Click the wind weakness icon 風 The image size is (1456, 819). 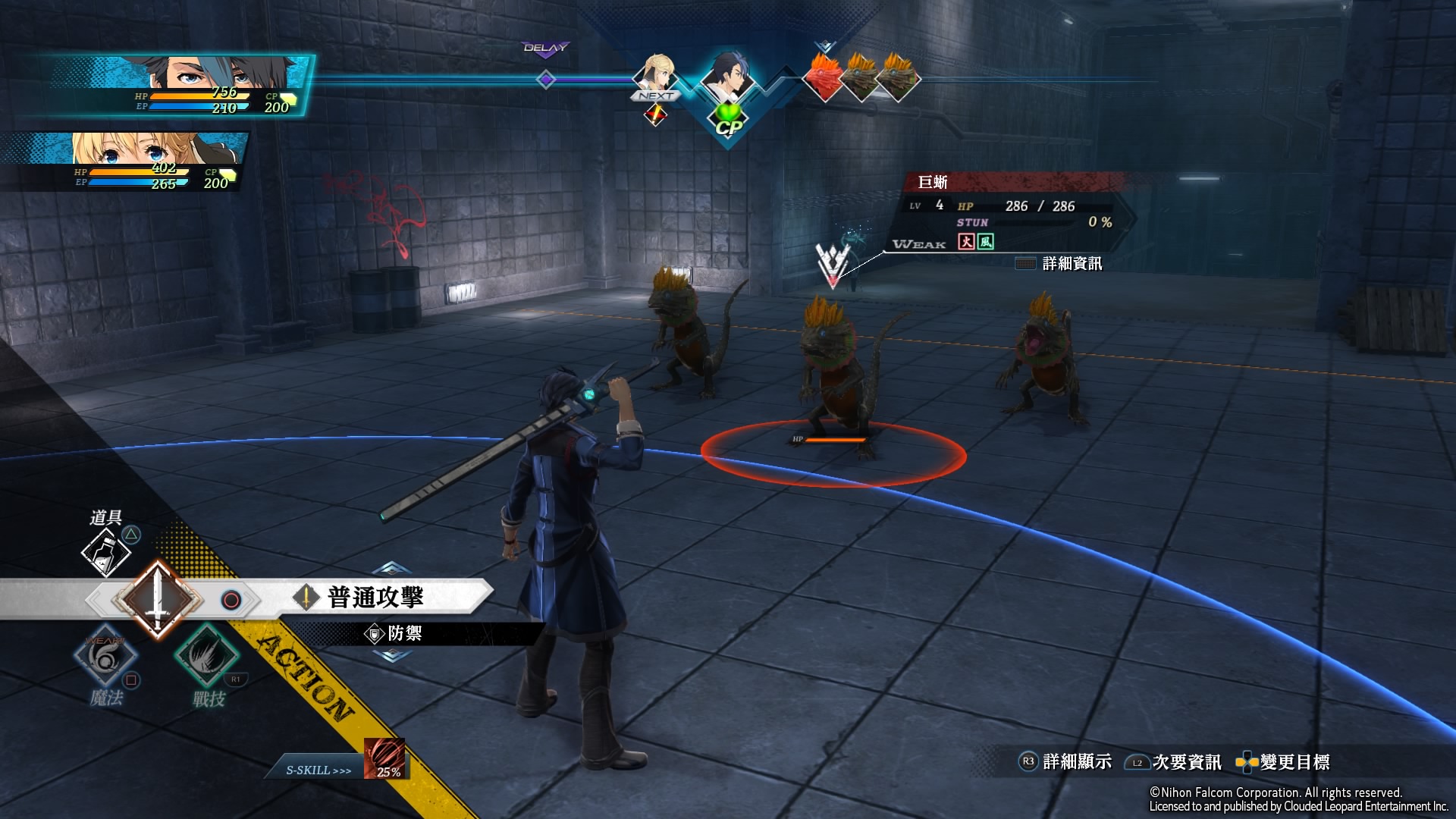pyautogui.click(x=985, y=241)
